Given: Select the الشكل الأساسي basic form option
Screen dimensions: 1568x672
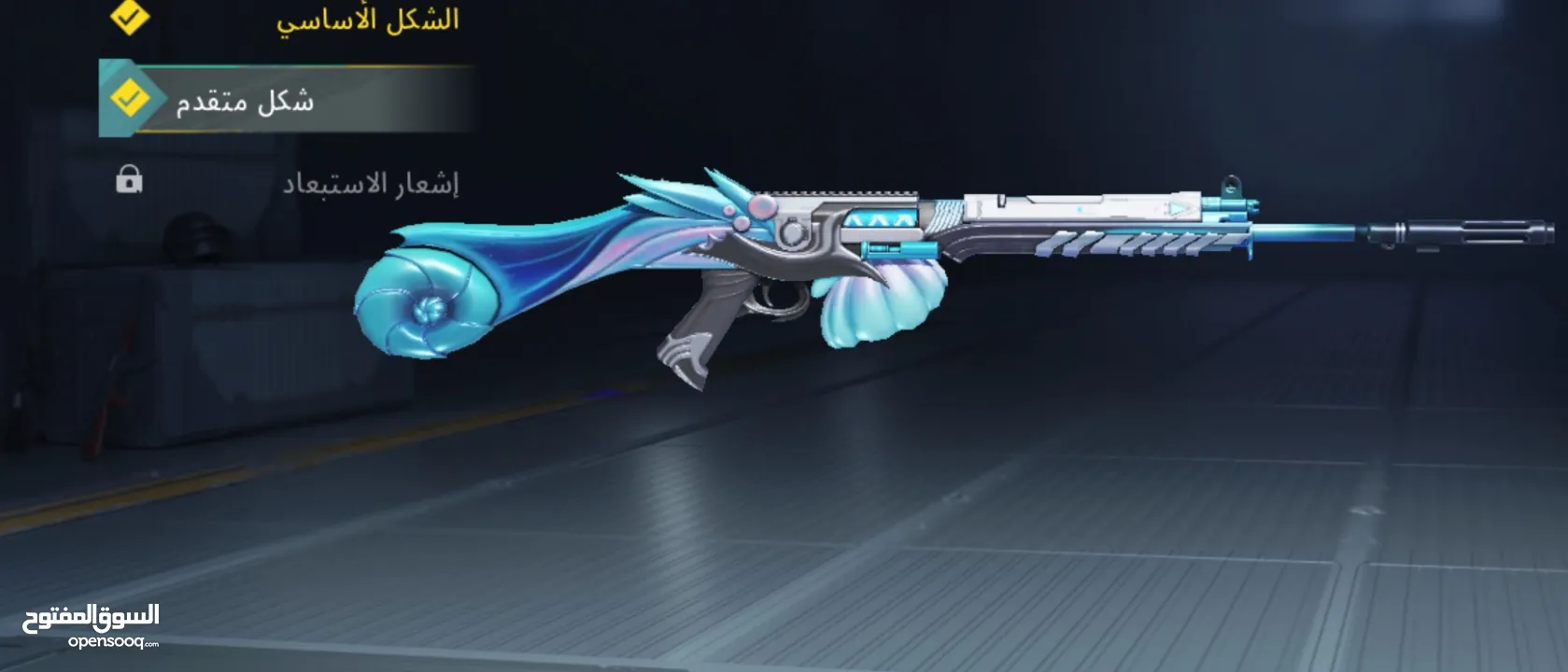Looking at the screenshot, I should (366, 21).
